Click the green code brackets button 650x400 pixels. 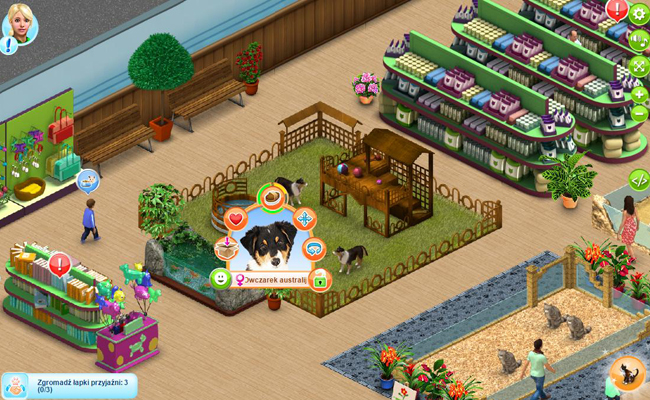(x=639, y=180)
